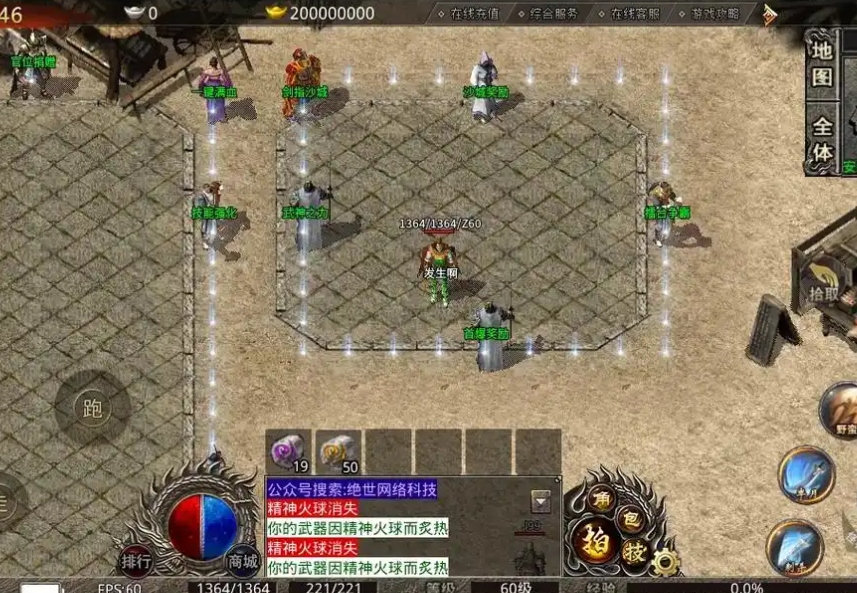
Task: Open settings via the gold gear icon
Action: point(663,562)
